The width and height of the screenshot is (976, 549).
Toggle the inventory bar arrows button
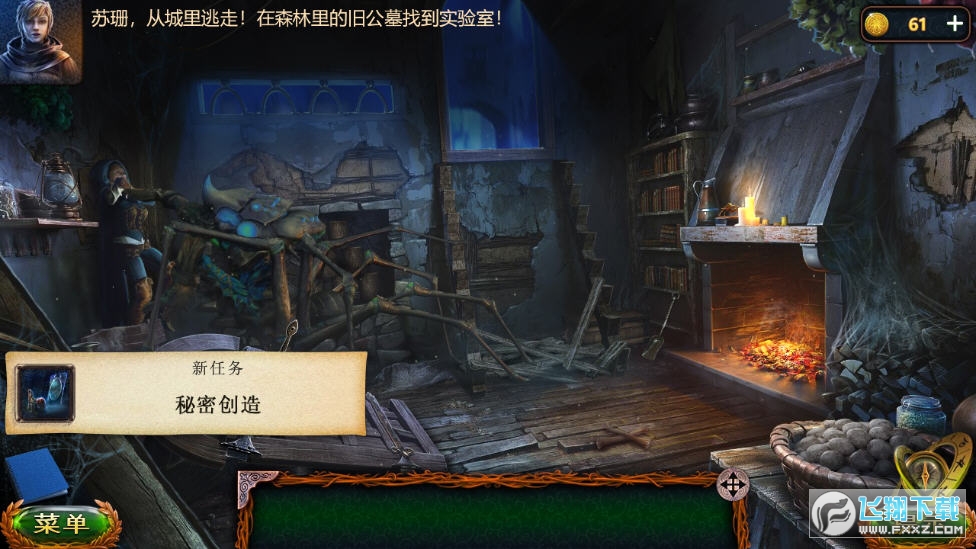pyautogui.click(x=733, y=485)
